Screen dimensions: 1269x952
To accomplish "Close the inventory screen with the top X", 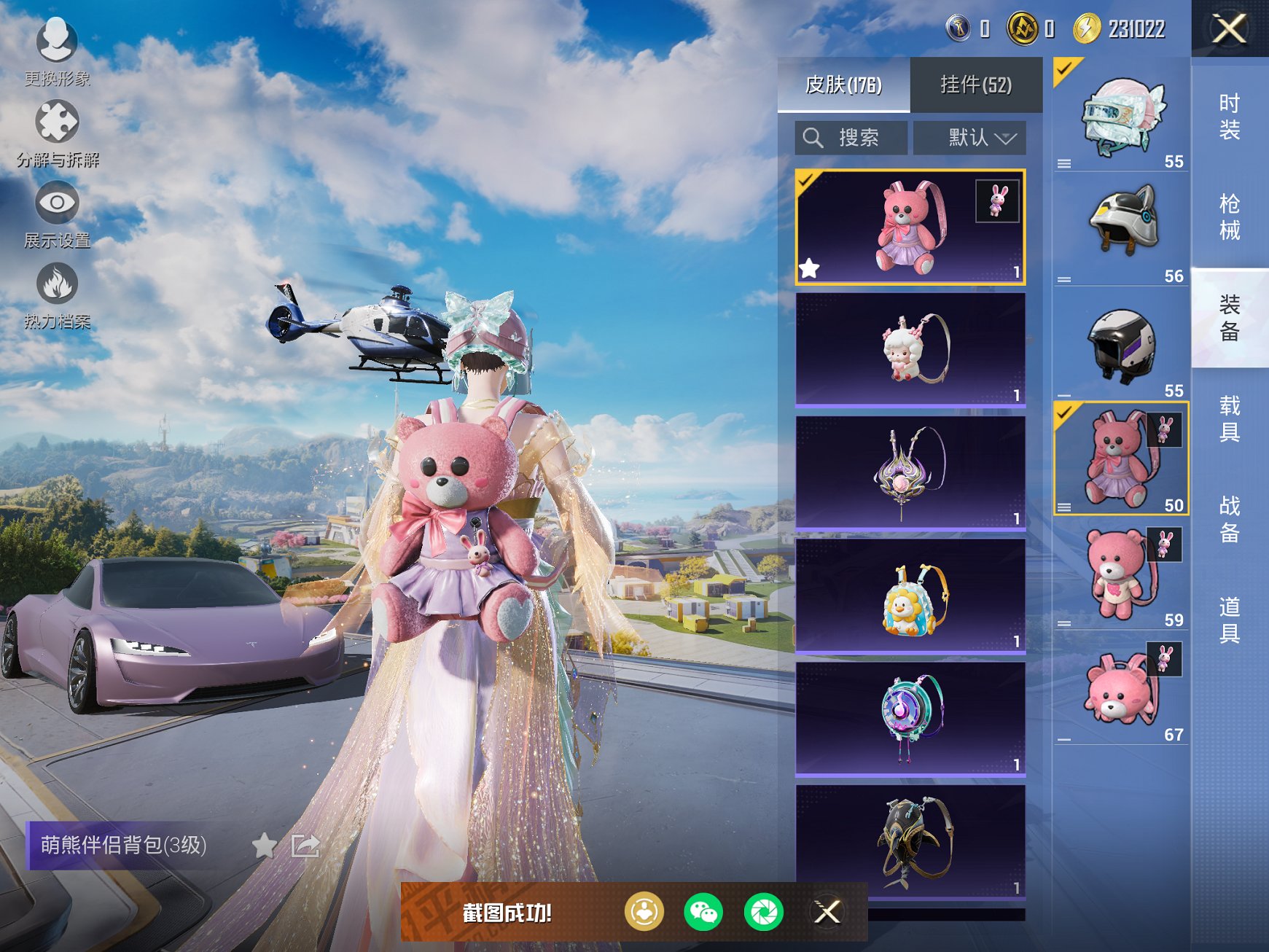I will (1229, 29).
